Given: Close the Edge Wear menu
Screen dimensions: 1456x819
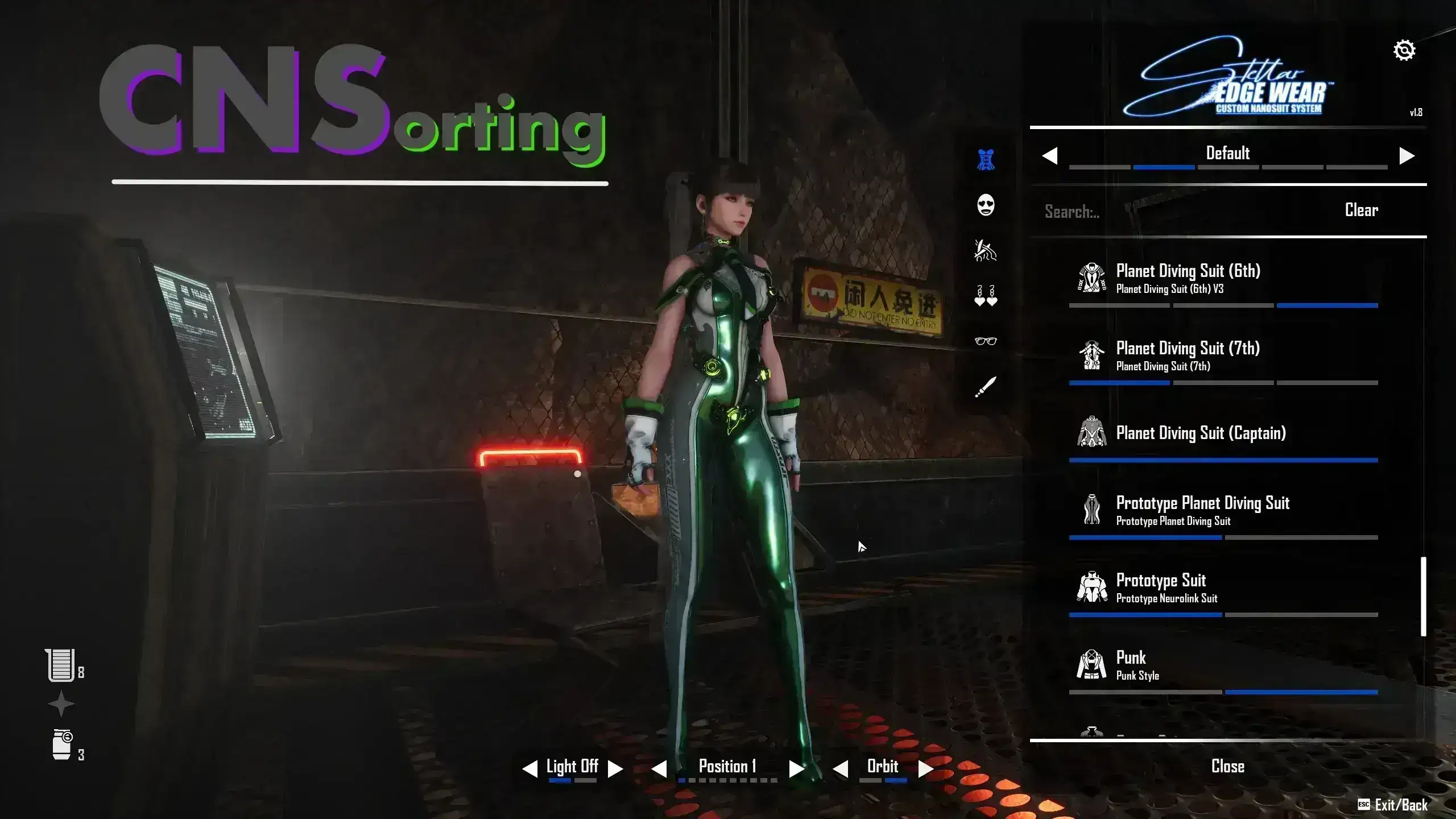Looking at the screenshot, I should coord(1227,767).
